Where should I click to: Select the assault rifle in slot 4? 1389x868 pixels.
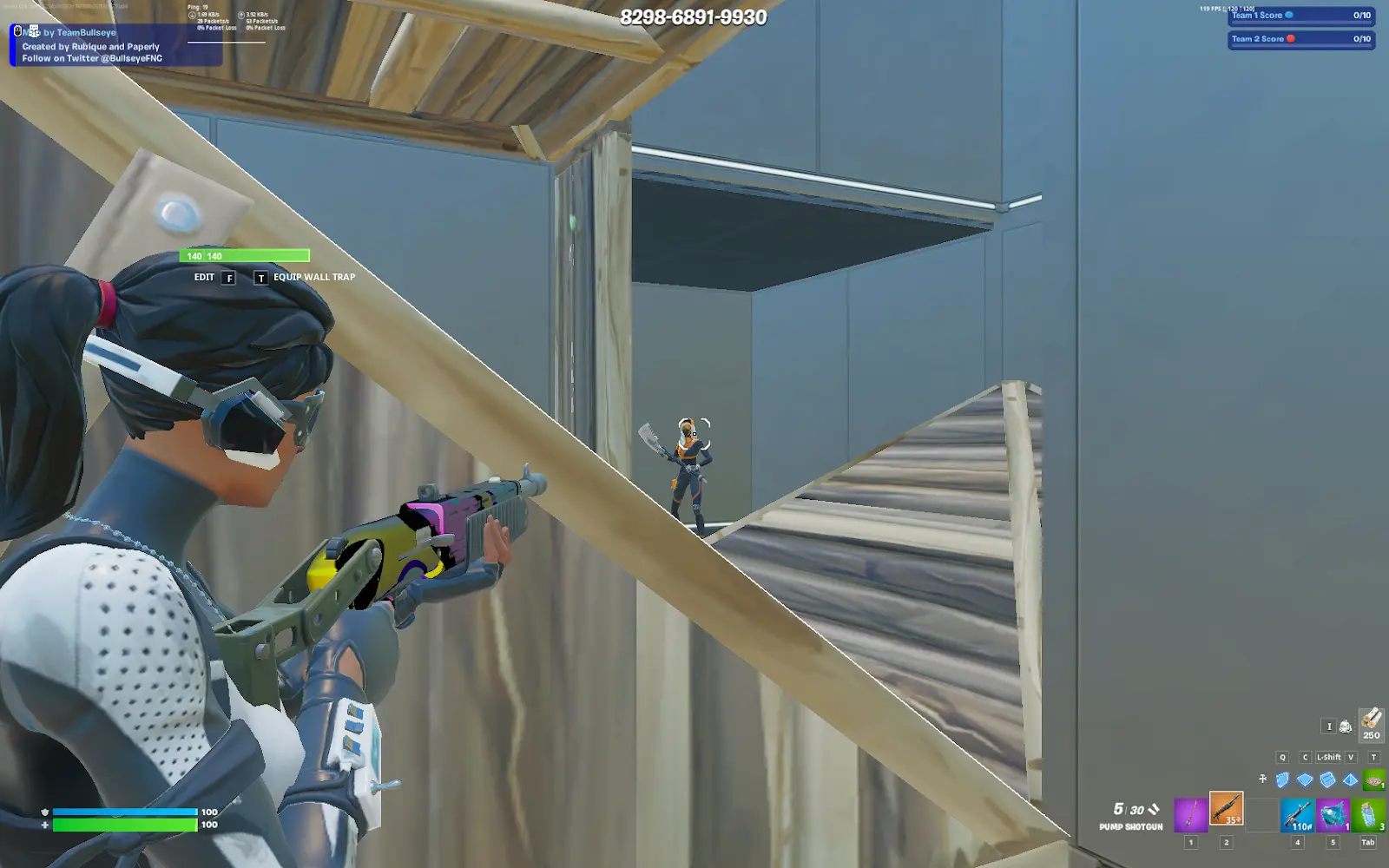coord(1297,816)
